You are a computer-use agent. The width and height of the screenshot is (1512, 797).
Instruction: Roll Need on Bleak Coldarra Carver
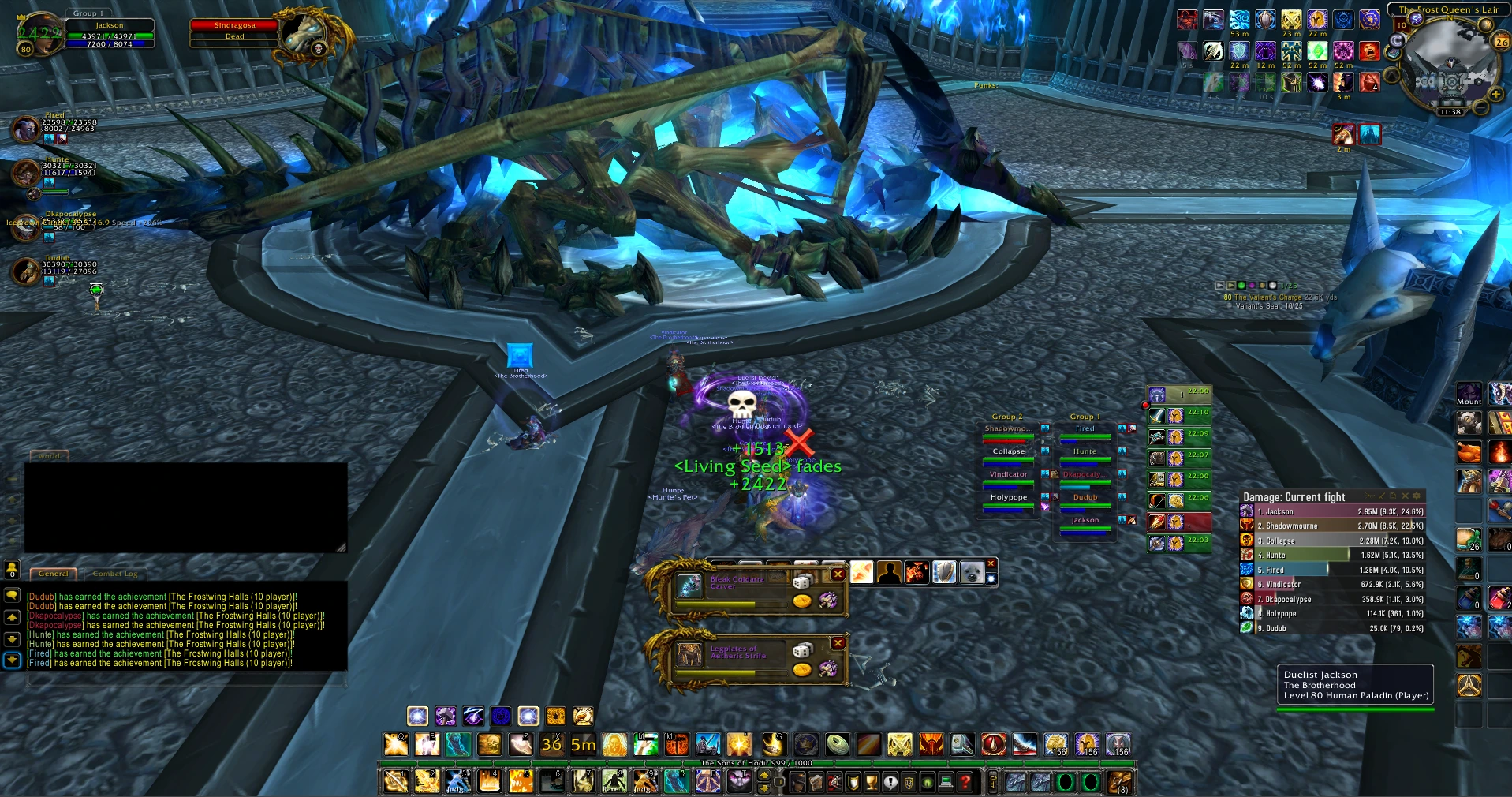(x=802, y=582)
